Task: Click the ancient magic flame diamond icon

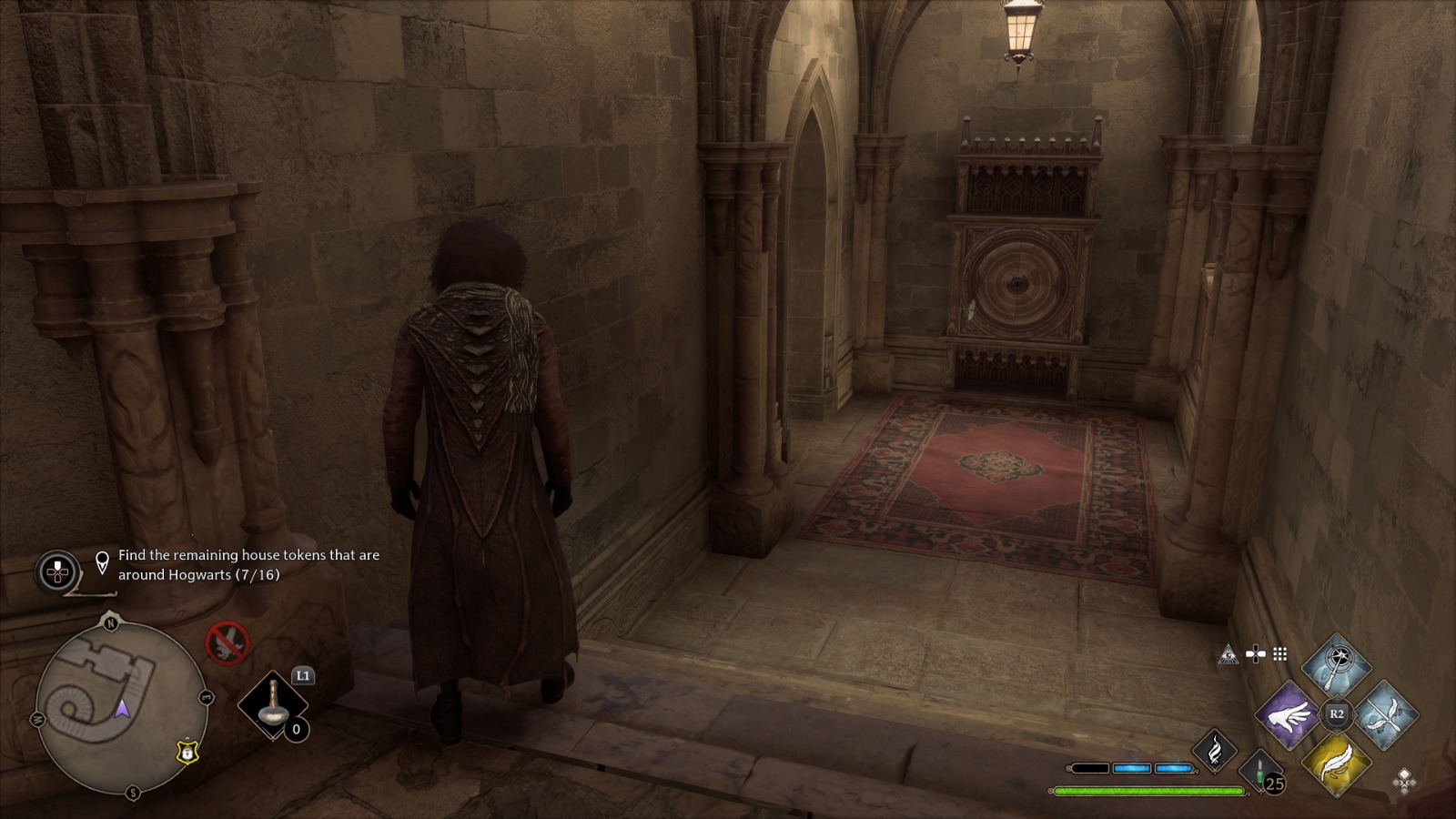Action: point(1217,753)
